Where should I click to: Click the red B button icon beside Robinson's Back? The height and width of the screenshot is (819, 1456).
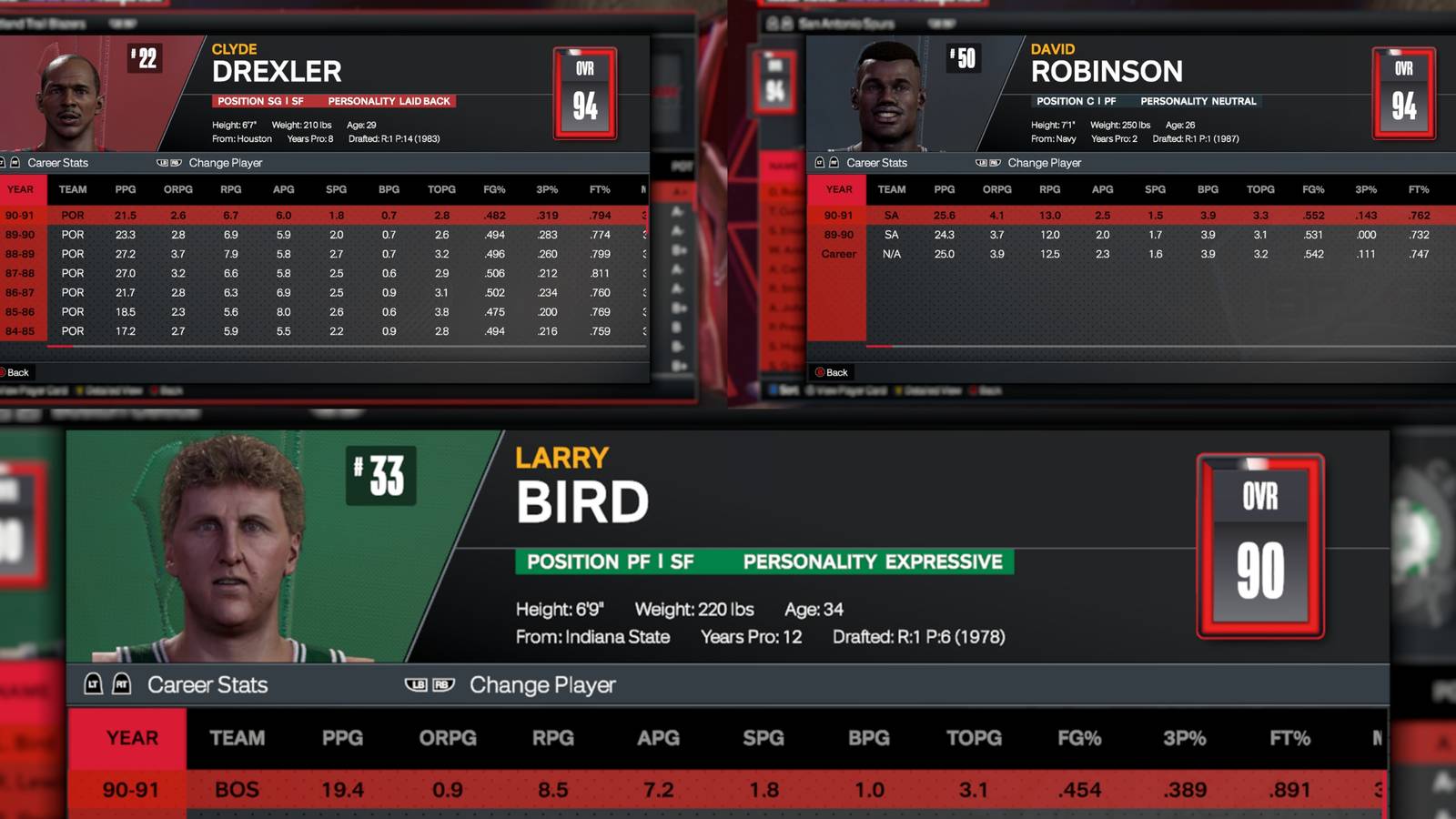822,372
